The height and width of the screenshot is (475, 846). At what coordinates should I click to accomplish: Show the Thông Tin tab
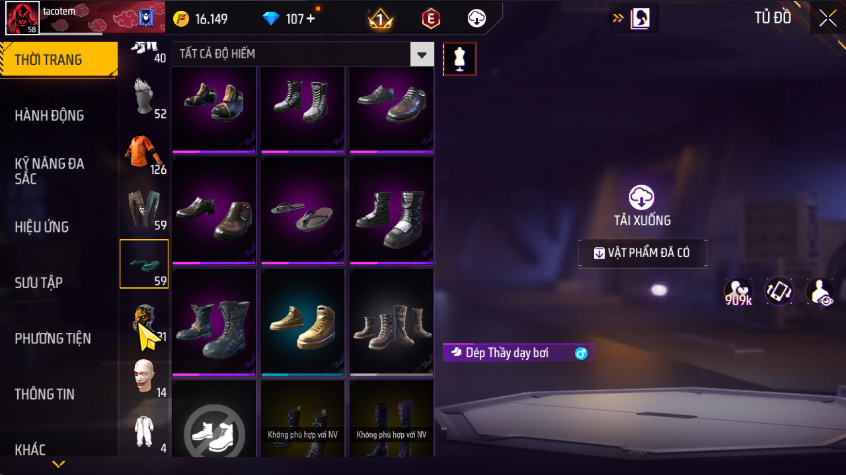pyautogui.click(x=45, y=394)
